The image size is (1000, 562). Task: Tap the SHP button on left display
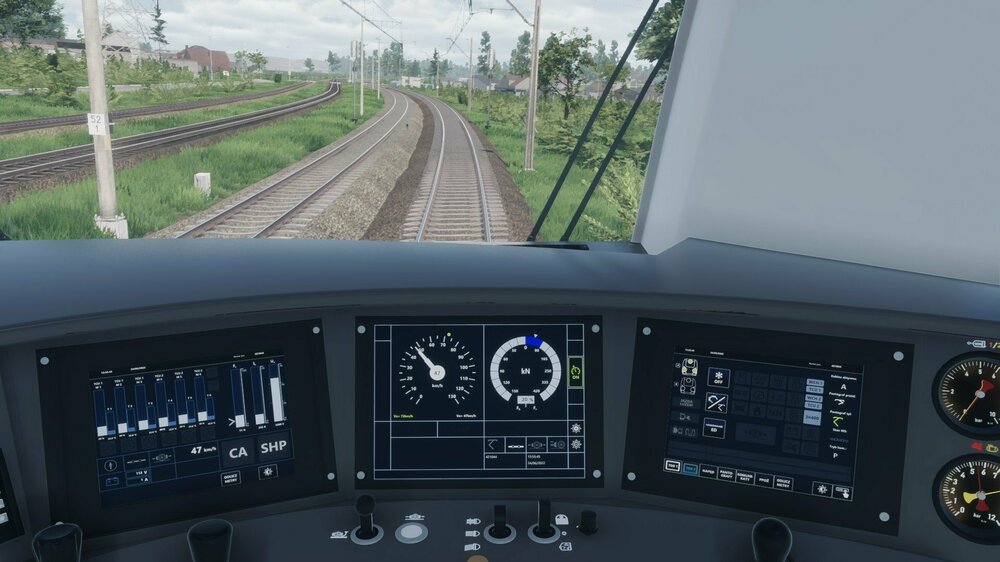point(274,448)
